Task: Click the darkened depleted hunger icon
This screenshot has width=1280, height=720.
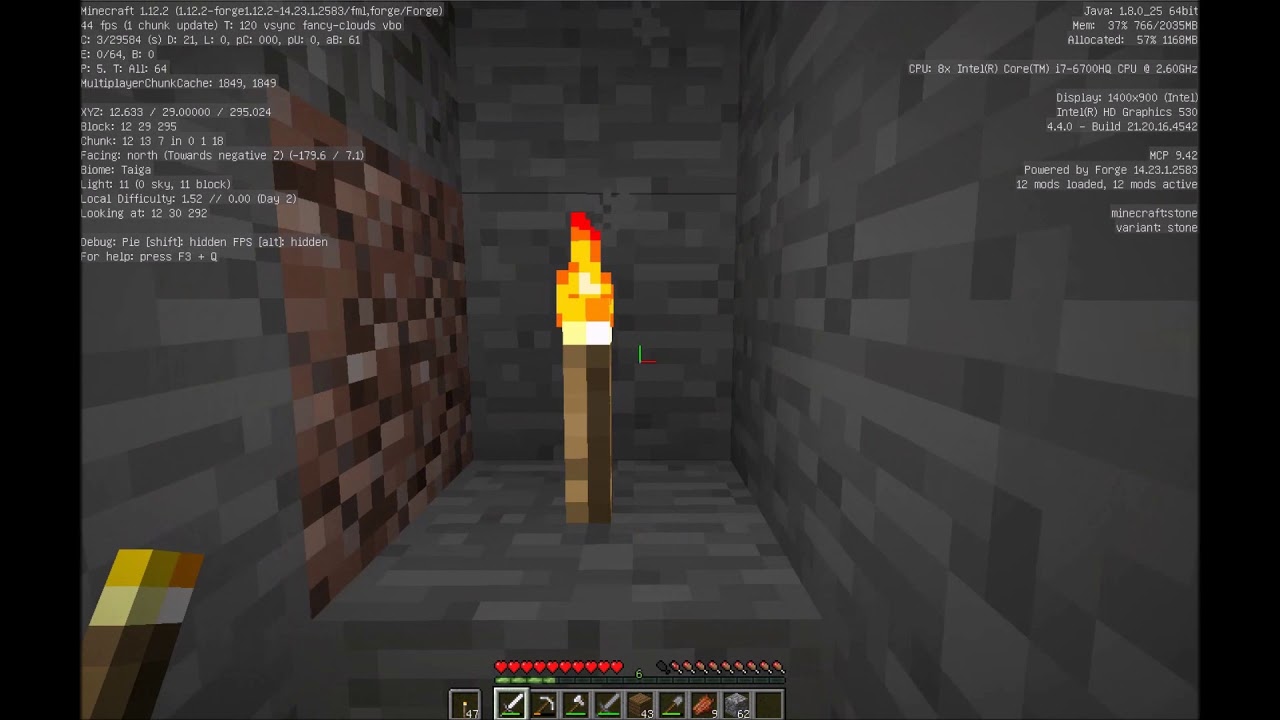Action: click(x=663, y=665)
